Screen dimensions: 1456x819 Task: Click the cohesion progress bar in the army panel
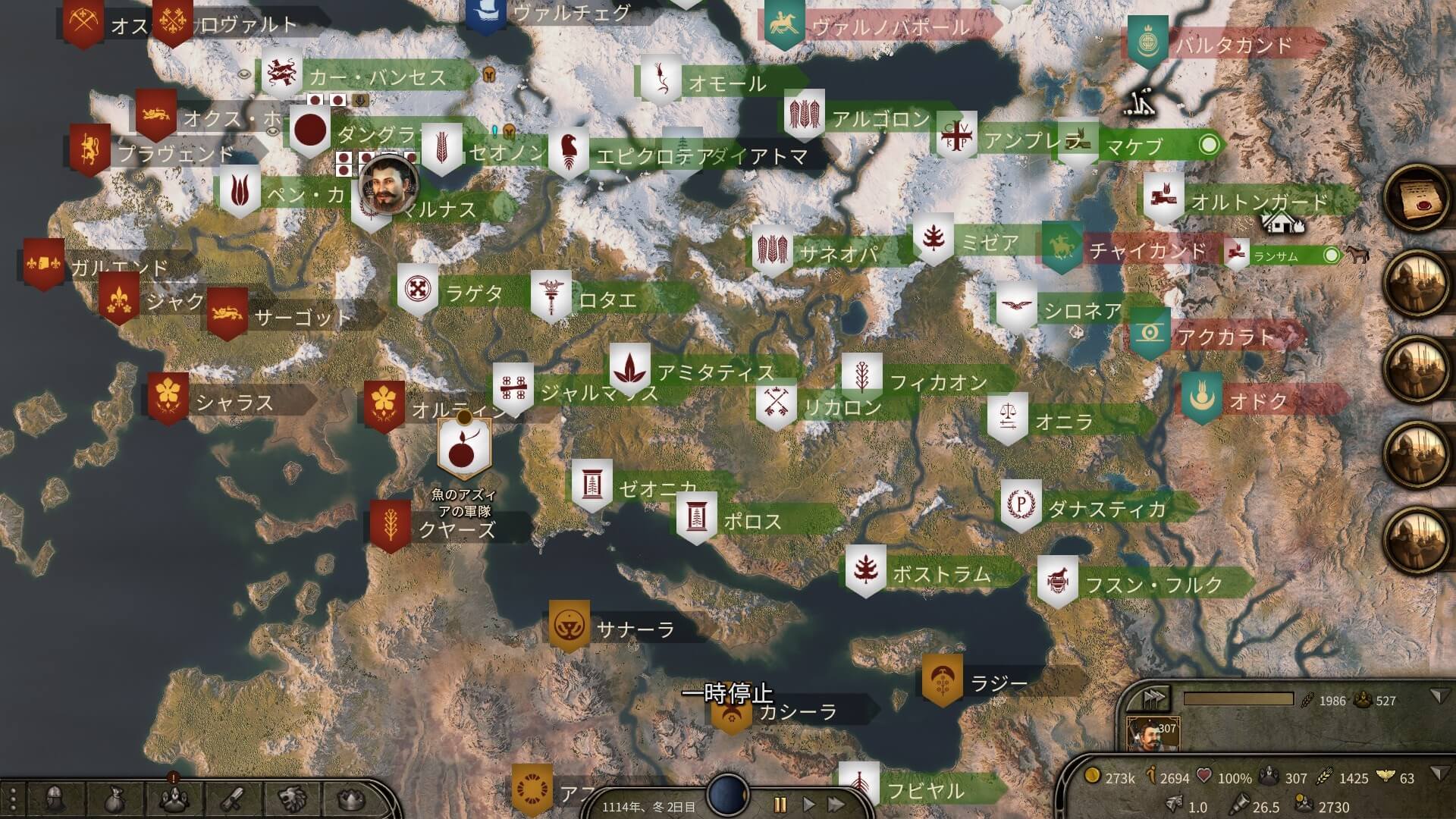click(x=1238, y=698)
